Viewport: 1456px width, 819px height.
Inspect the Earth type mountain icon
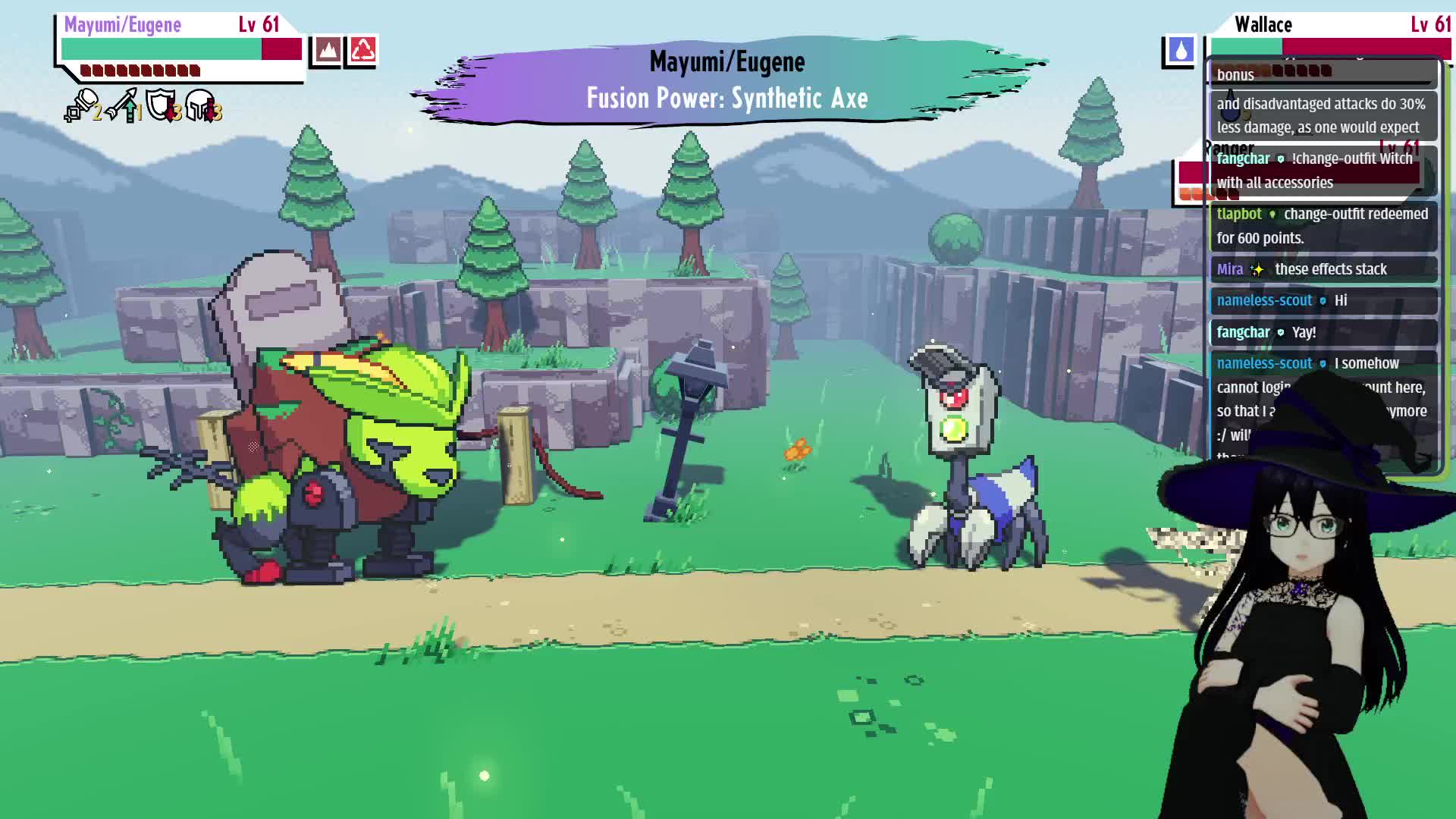point(327,51)
